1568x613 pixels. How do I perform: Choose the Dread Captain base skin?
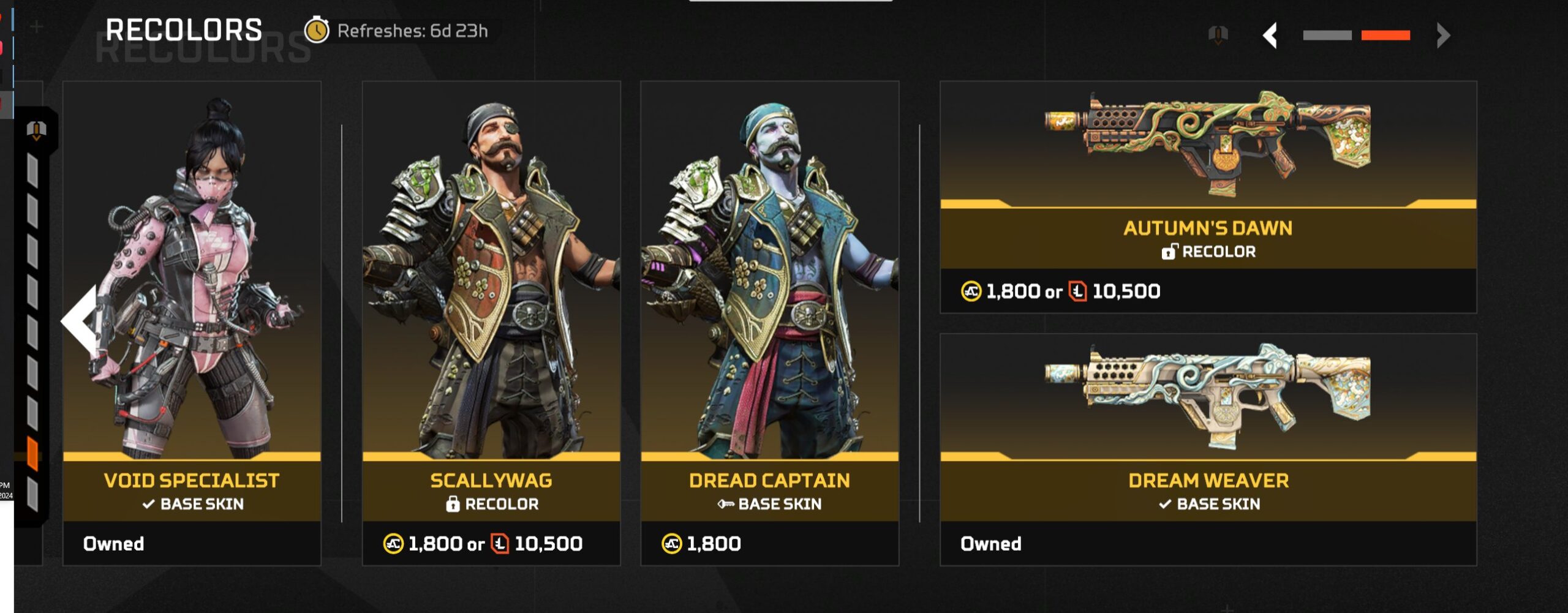770,323
